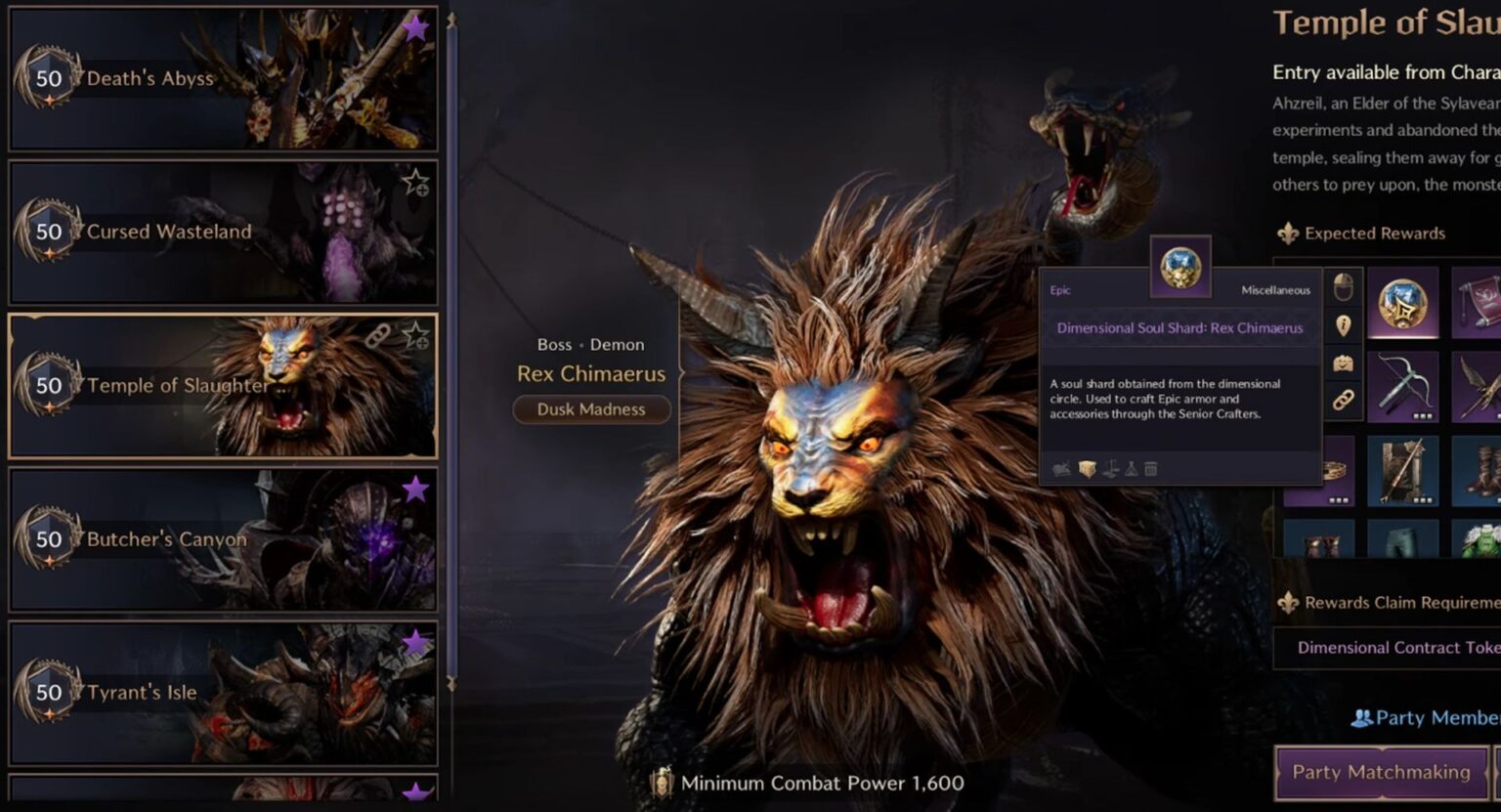The width and height of the screenshot is (1501, 812).
Task: View the red scroll reward item
Action: [1480, 303]
